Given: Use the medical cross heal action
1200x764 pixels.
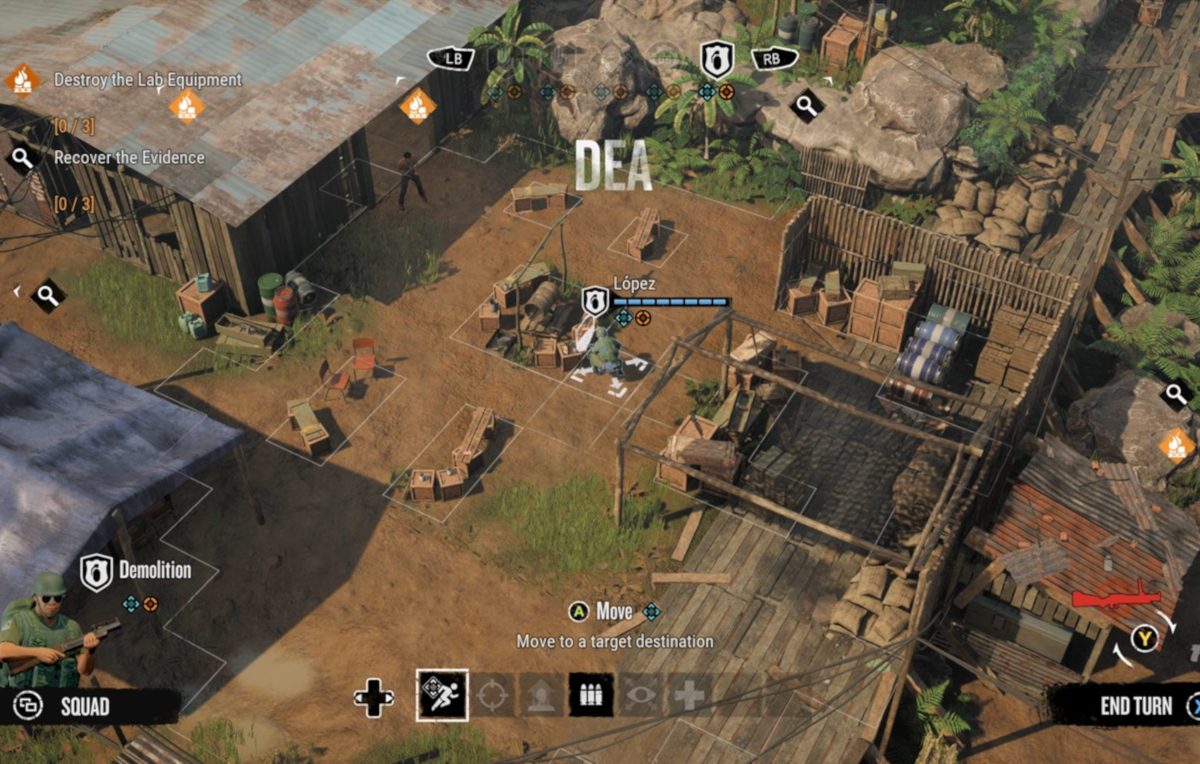Looking at the screenshot, I should point(690,695).
